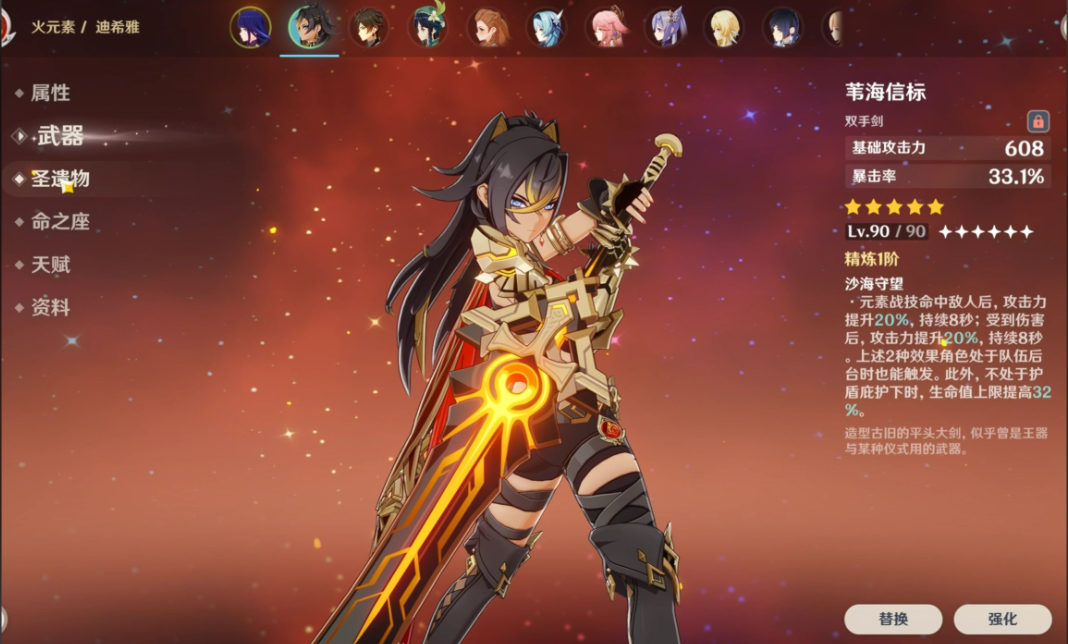Screen dimensions: 1068x644
Task: Open the 属性 attributes menu entry
Action: tap(50, 93)
